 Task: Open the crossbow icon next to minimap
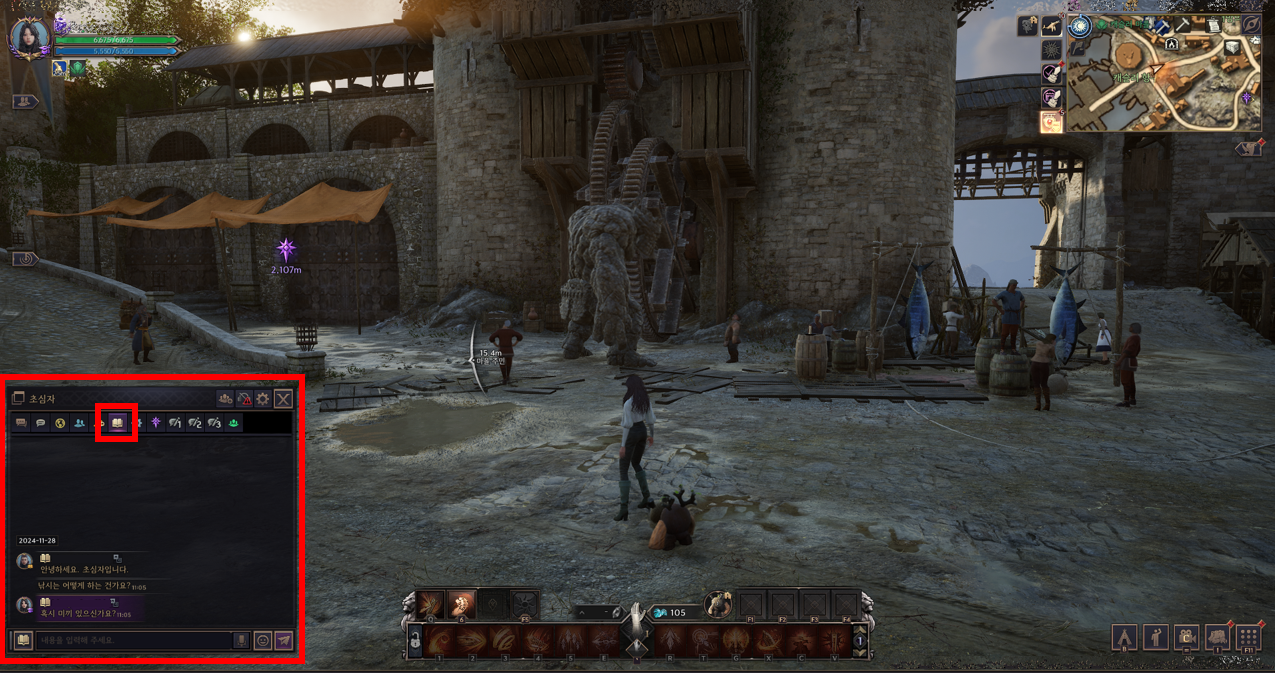coord(1051,26)
